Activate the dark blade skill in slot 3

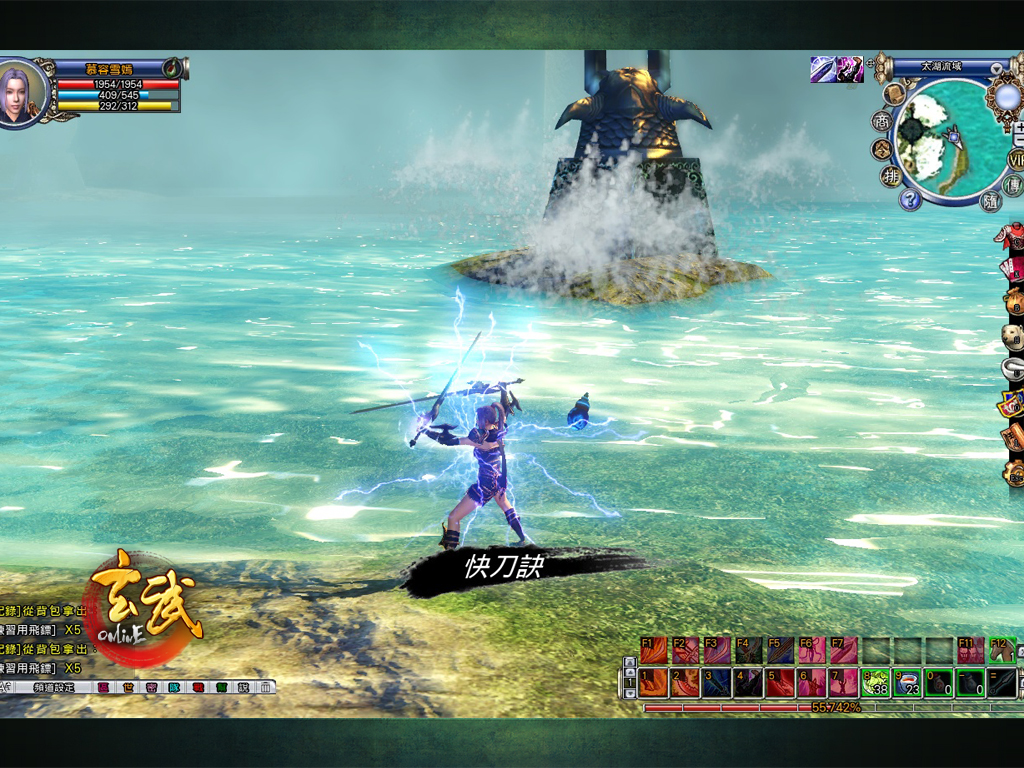coord(717,683)
